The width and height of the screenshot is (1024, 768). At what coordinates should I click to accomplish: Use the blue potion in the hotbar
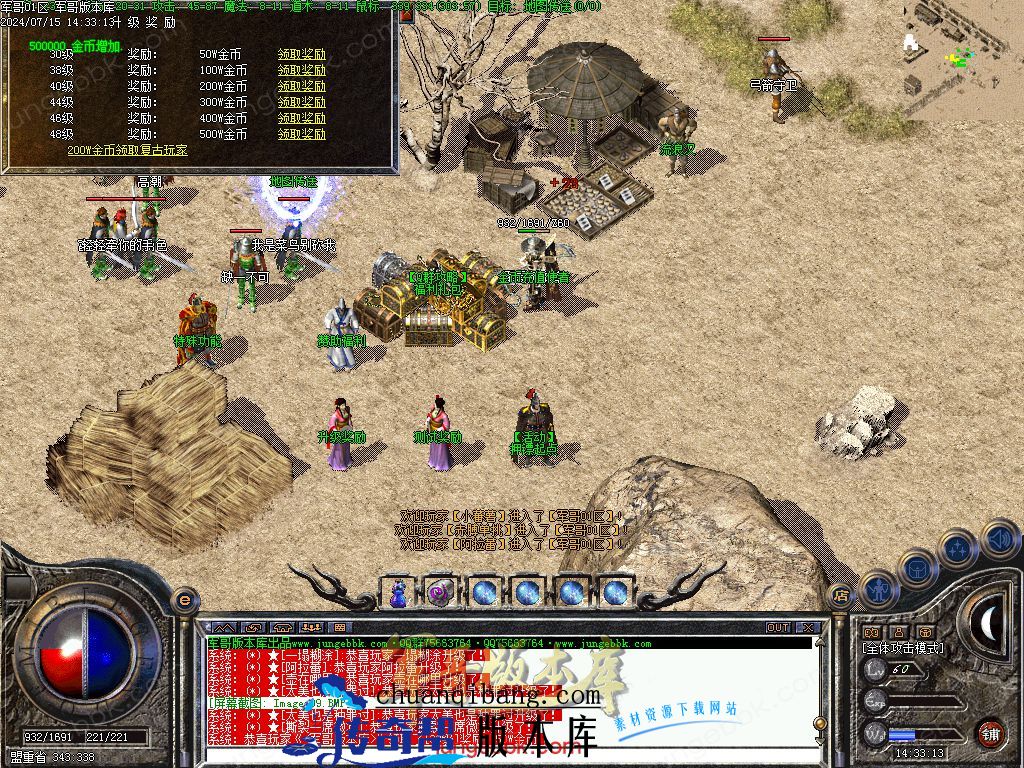tap(399, 592)
